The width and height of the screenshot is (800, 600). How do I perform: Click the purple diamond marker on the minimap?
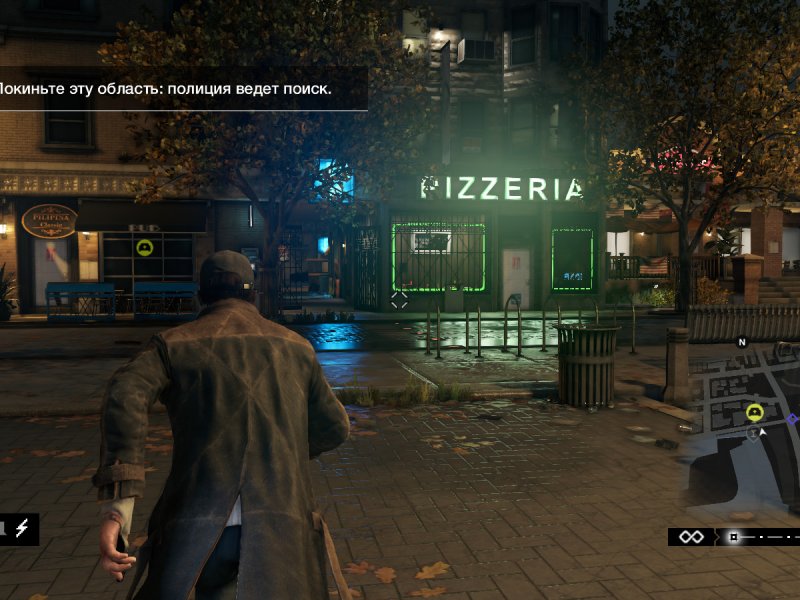pos(792,419)
